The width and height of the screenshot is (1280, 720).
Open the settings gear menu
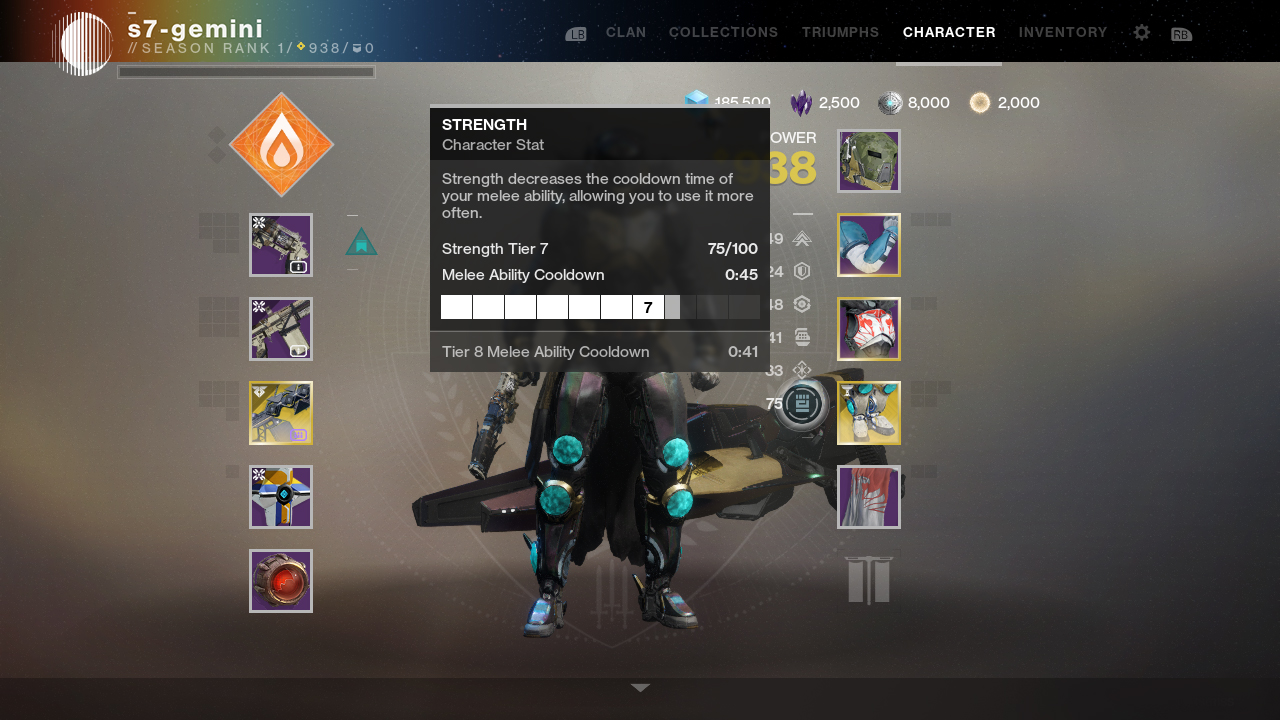(1141, 32)
